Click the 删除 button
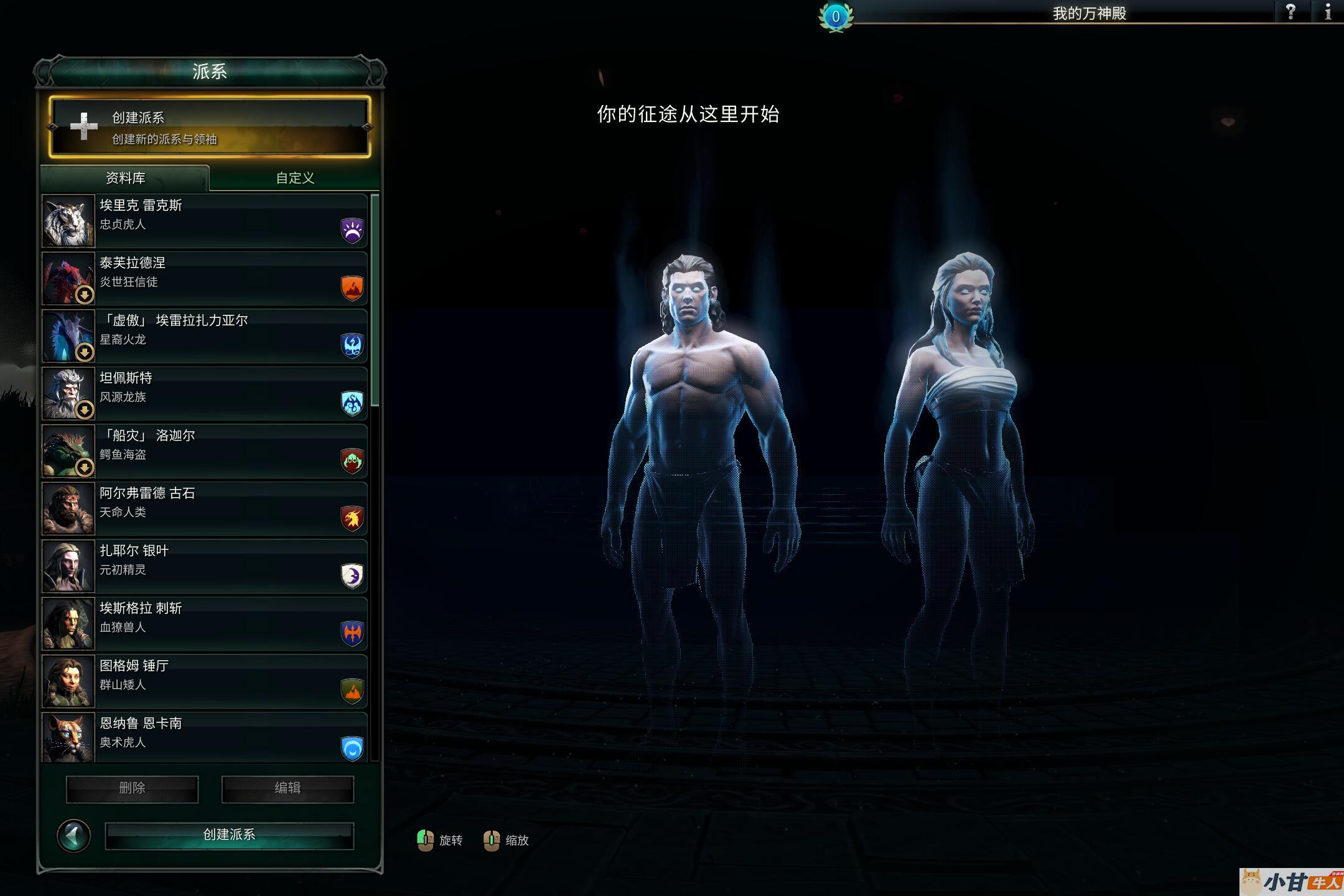The width and height of the screenshot is (1344, 896). pos(132,789)
